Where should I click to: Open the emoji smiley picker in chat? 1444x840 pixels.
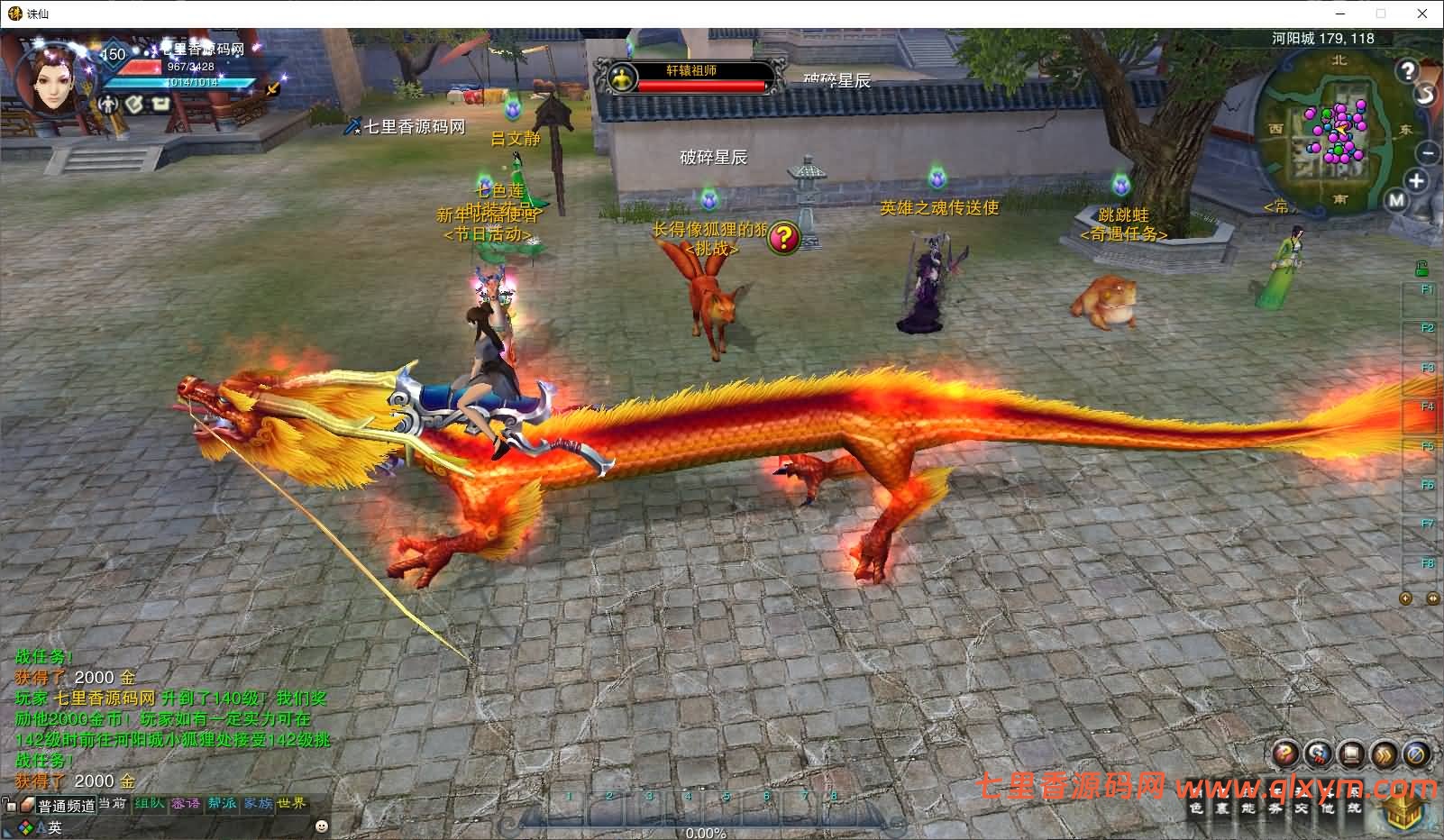(x=322, y=826)
